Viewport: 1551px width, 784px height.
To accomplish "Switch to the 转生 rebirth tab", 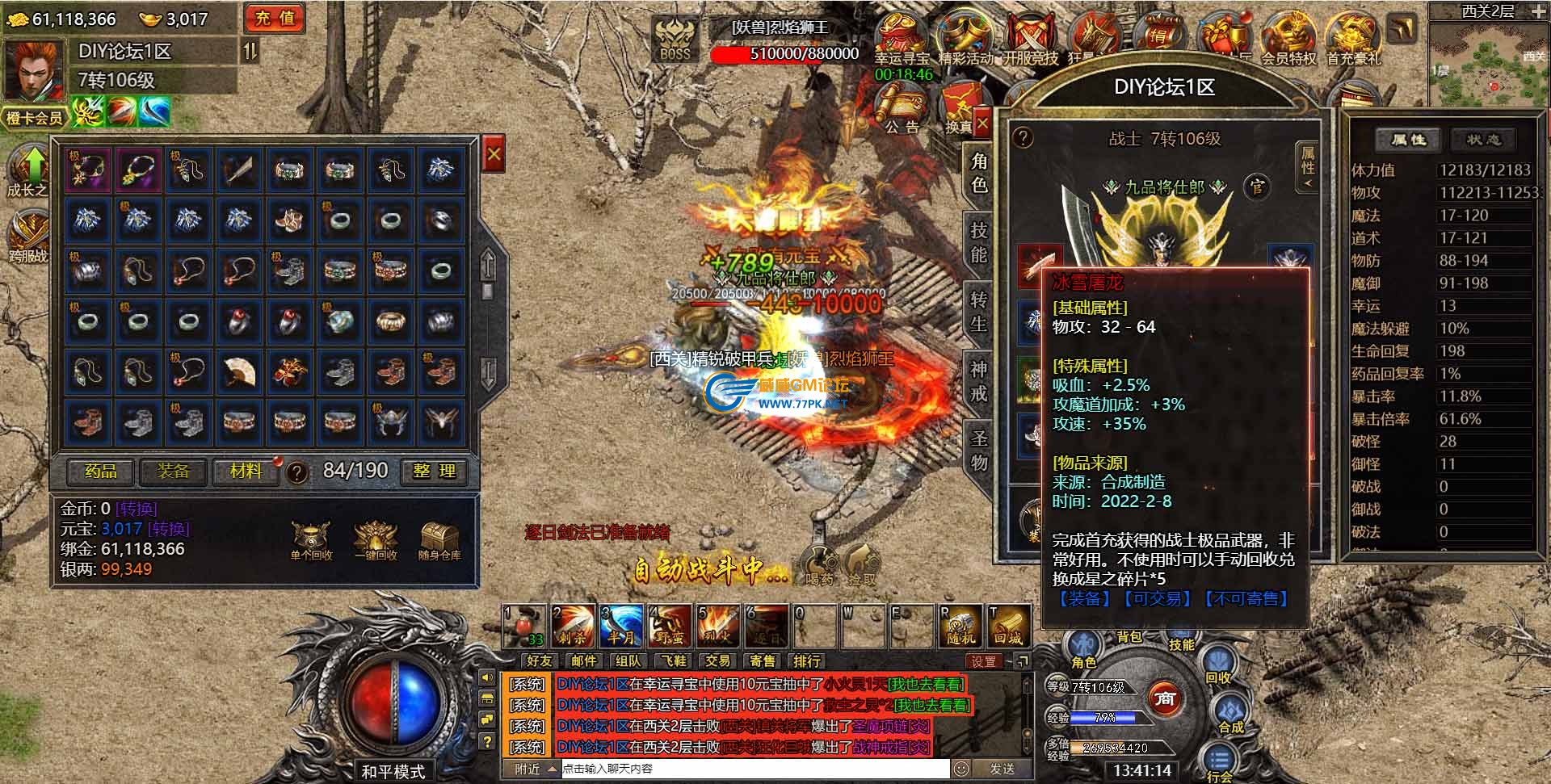I will click(979, 312).
